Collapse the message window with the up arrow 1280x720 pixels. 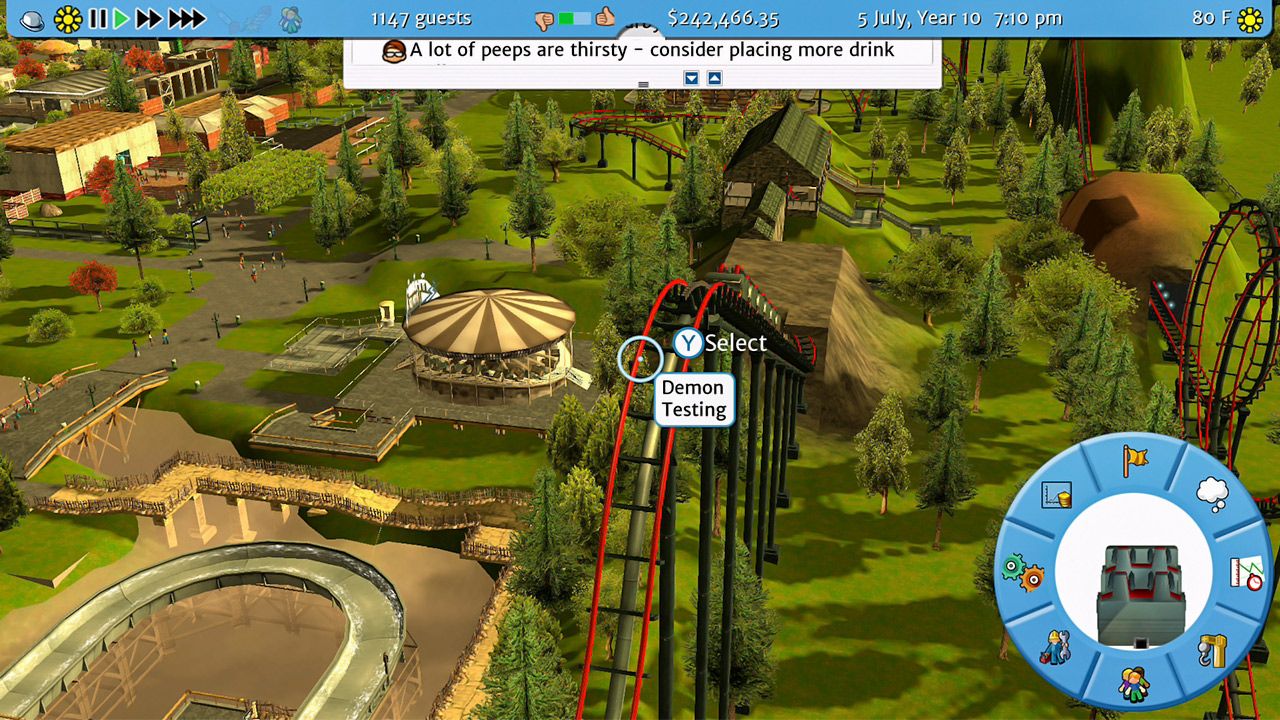pyautogui.click(x=714, y=77)
